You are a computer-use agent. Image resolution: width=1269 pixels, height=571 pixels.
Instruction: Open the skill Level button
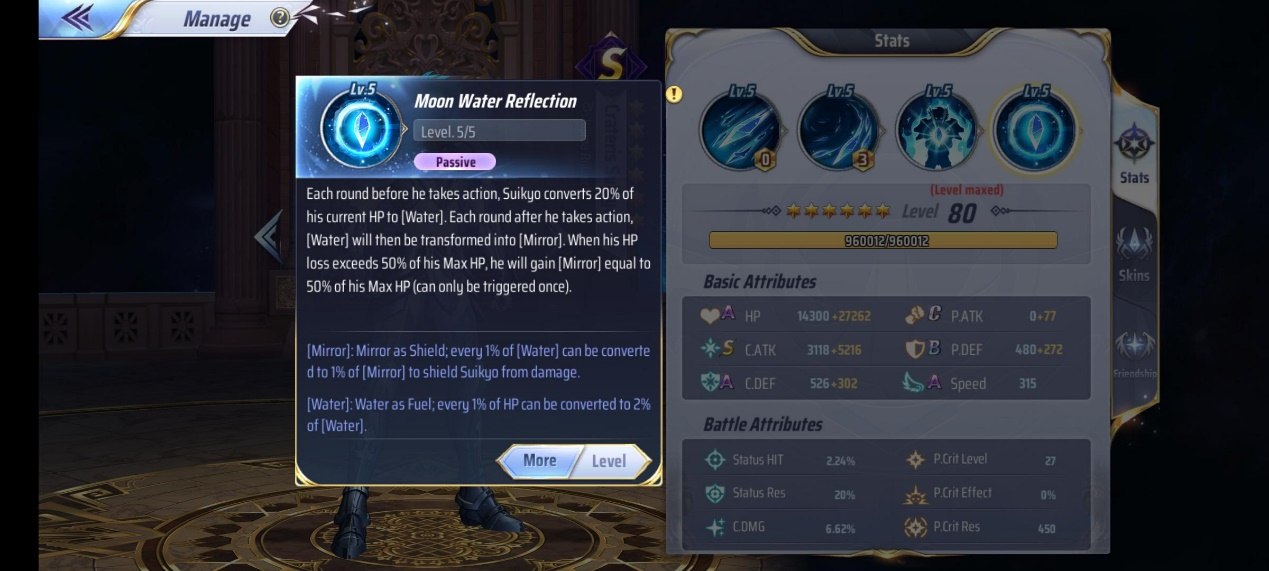click(609, 461)
